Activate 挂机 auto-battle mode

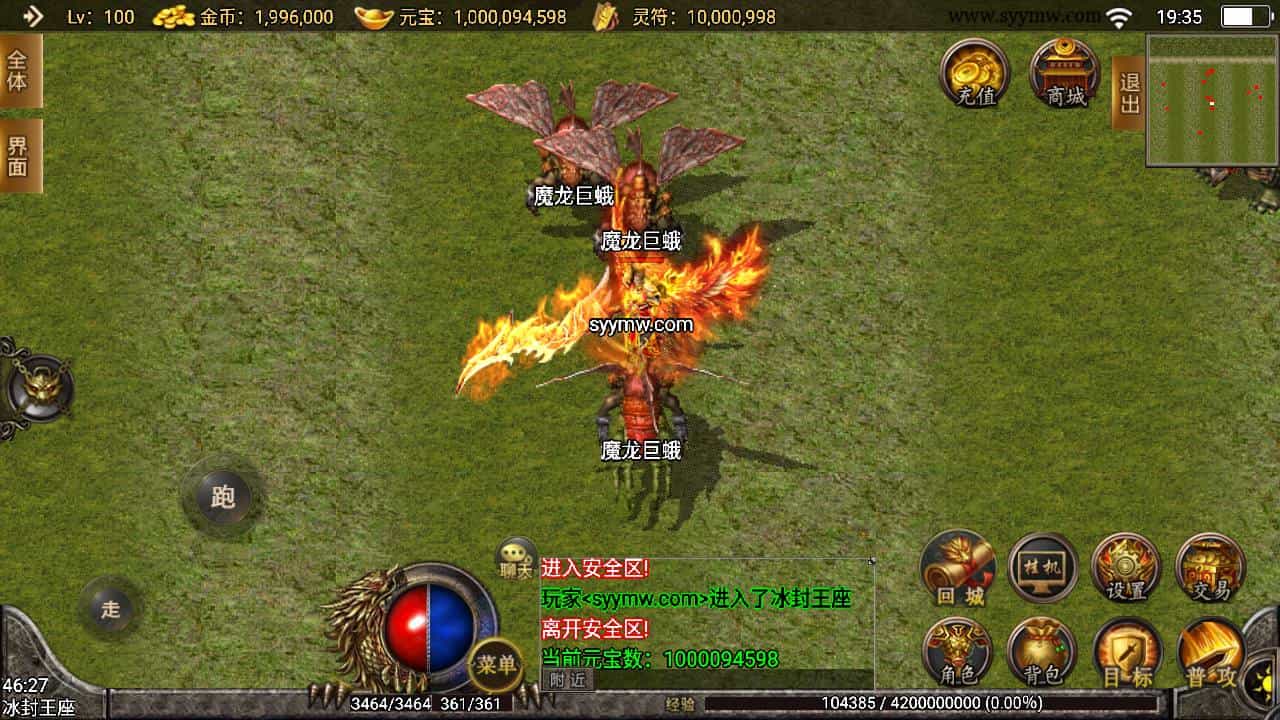1043,568
